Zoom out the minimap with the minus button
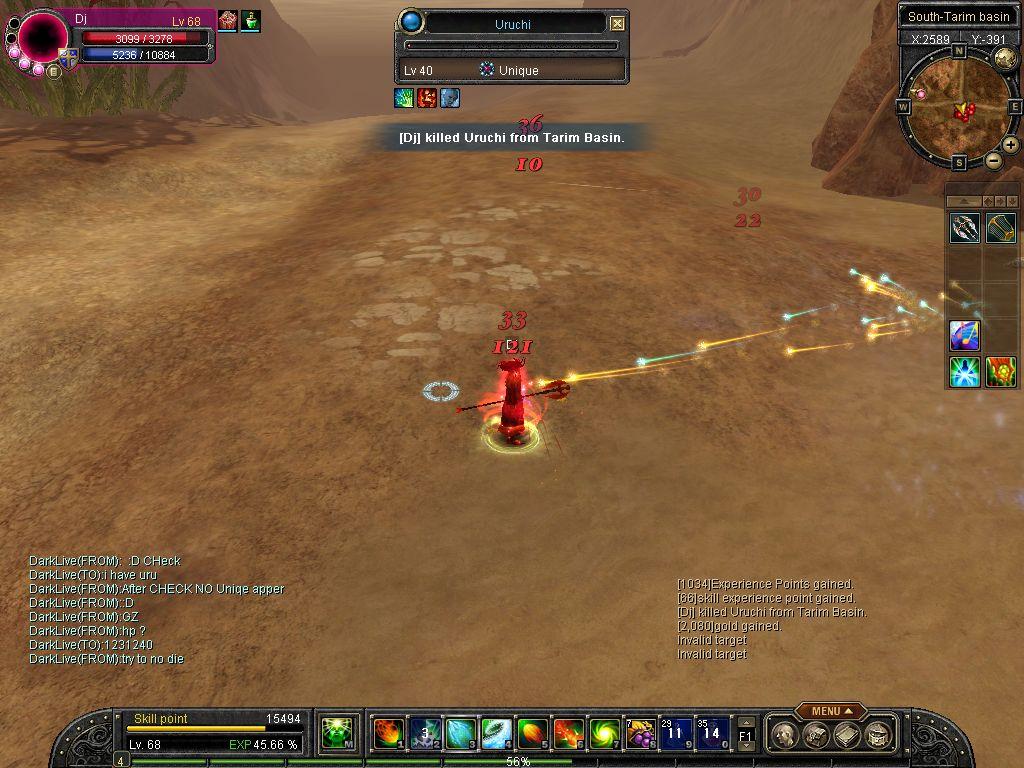Viewport: 1024px width, 768px height. tap(993, 160)
